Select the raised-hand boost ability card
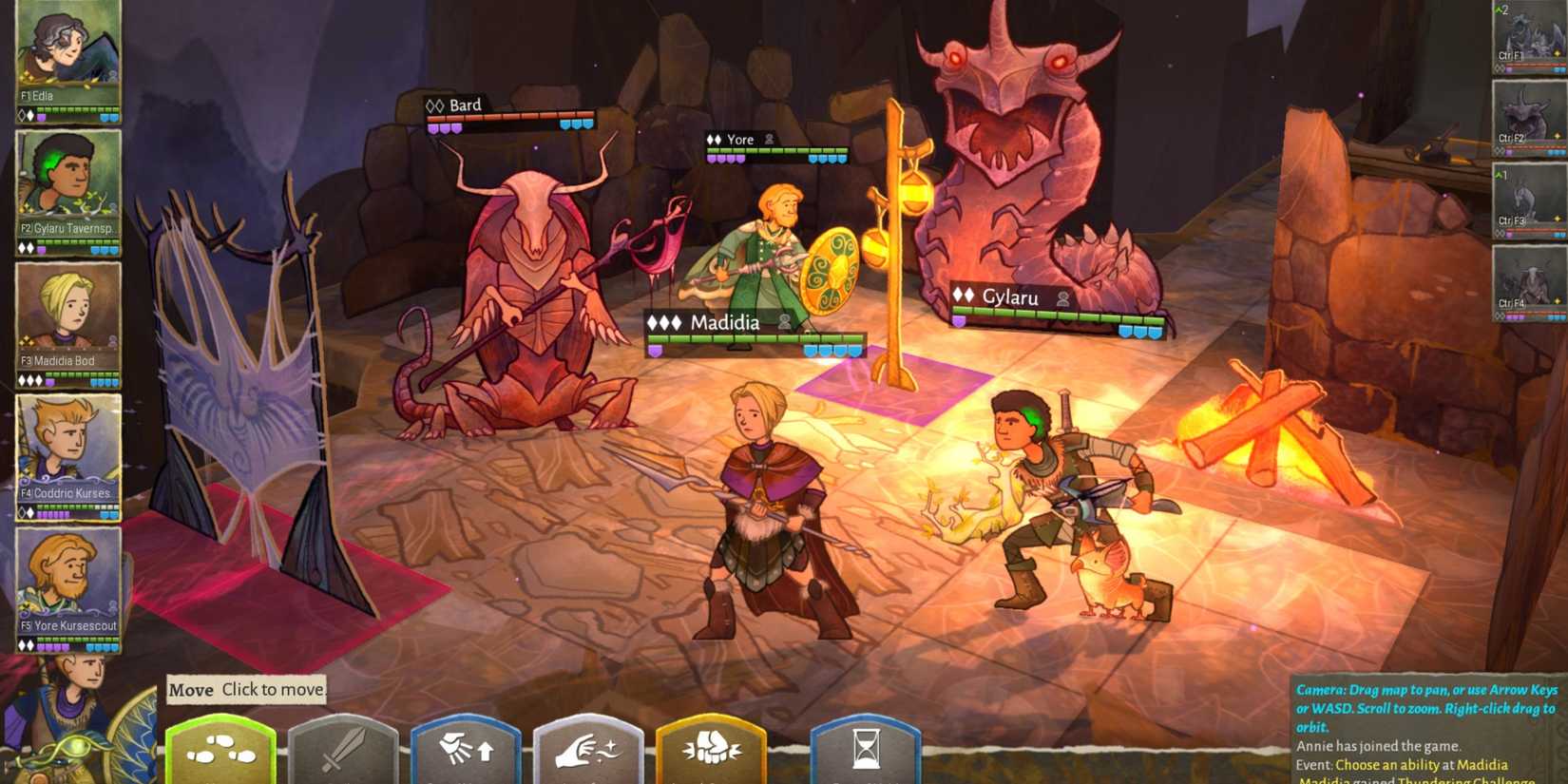This screenshot has height=784, width=1568. (x=467, y=751)
